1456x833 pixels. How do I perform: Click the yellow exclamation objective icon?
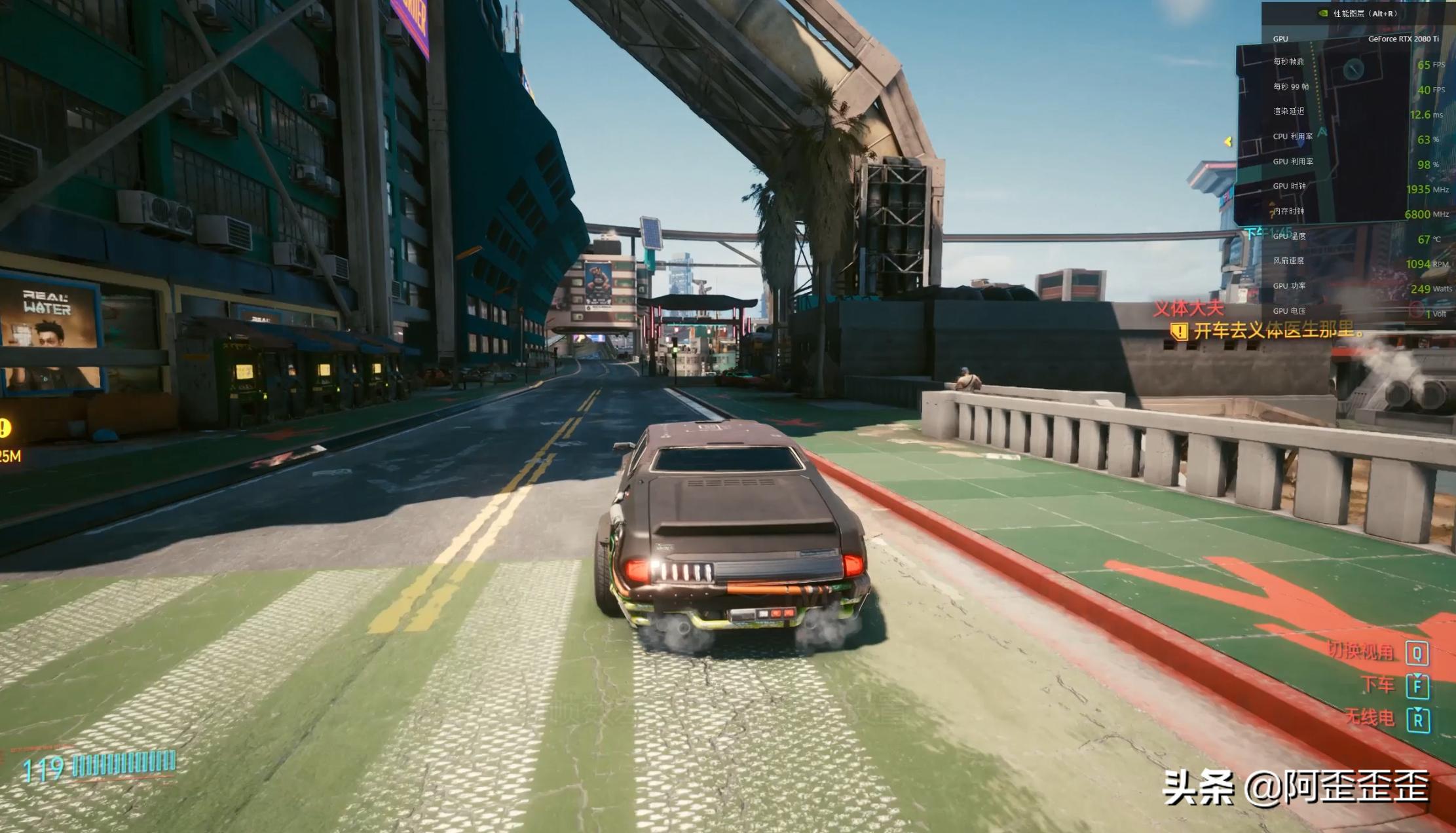[x=1179, y=331]
